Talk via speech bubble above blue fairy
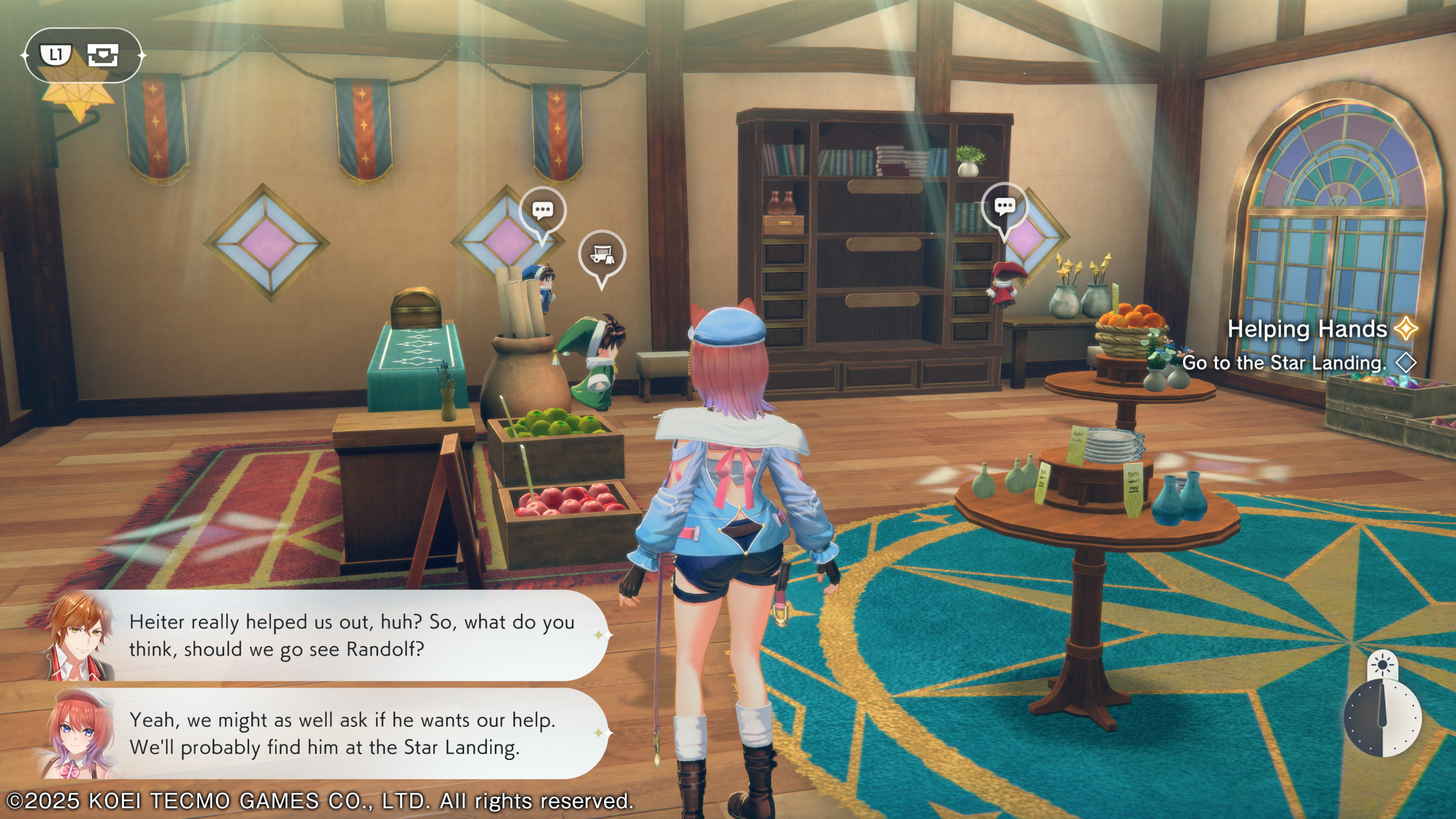This screenshot has height=819, width=1456. [x=543, y=210]
